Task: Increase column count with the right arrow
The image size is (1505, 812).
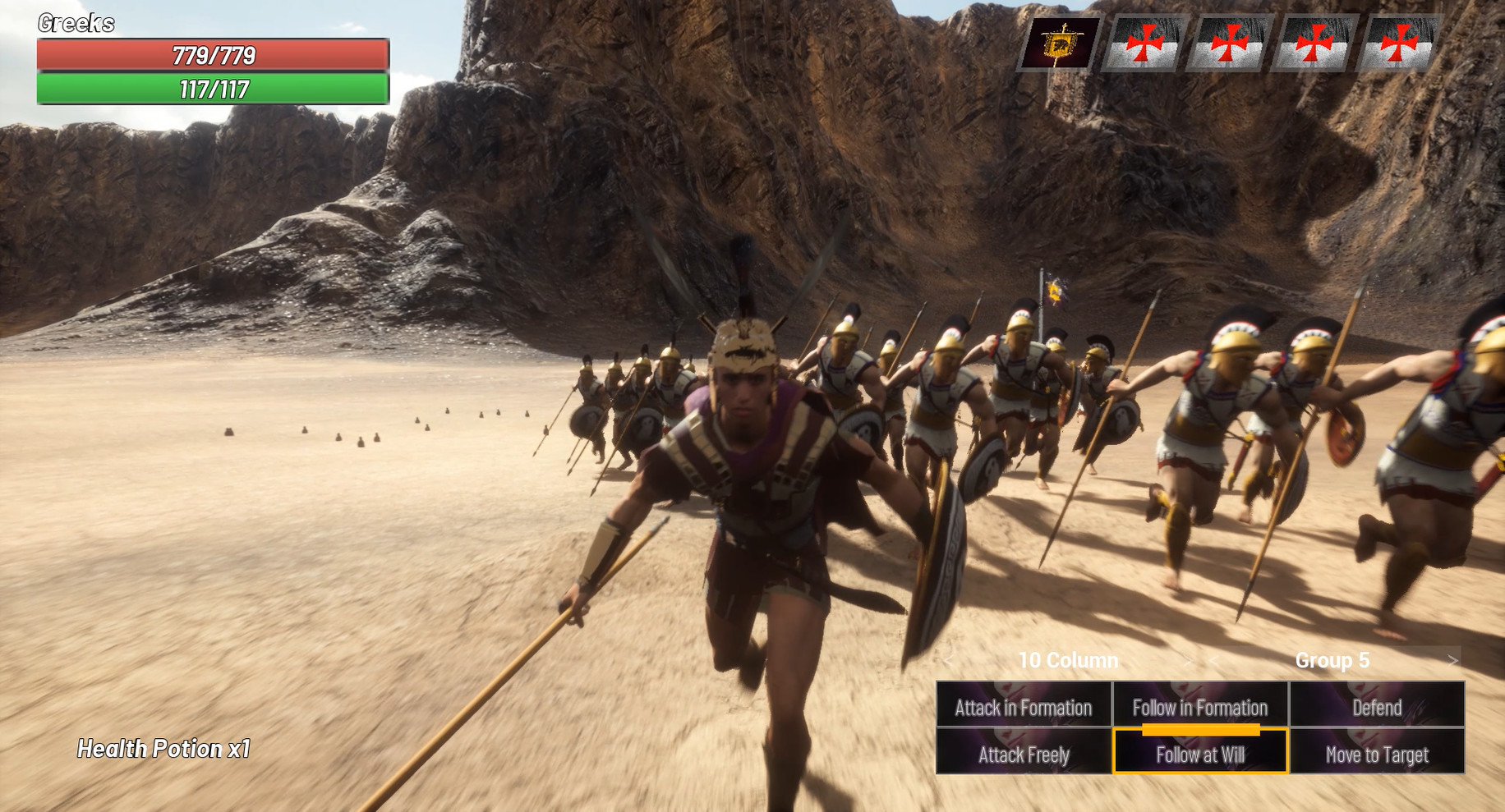Action: click(1186, 659)
